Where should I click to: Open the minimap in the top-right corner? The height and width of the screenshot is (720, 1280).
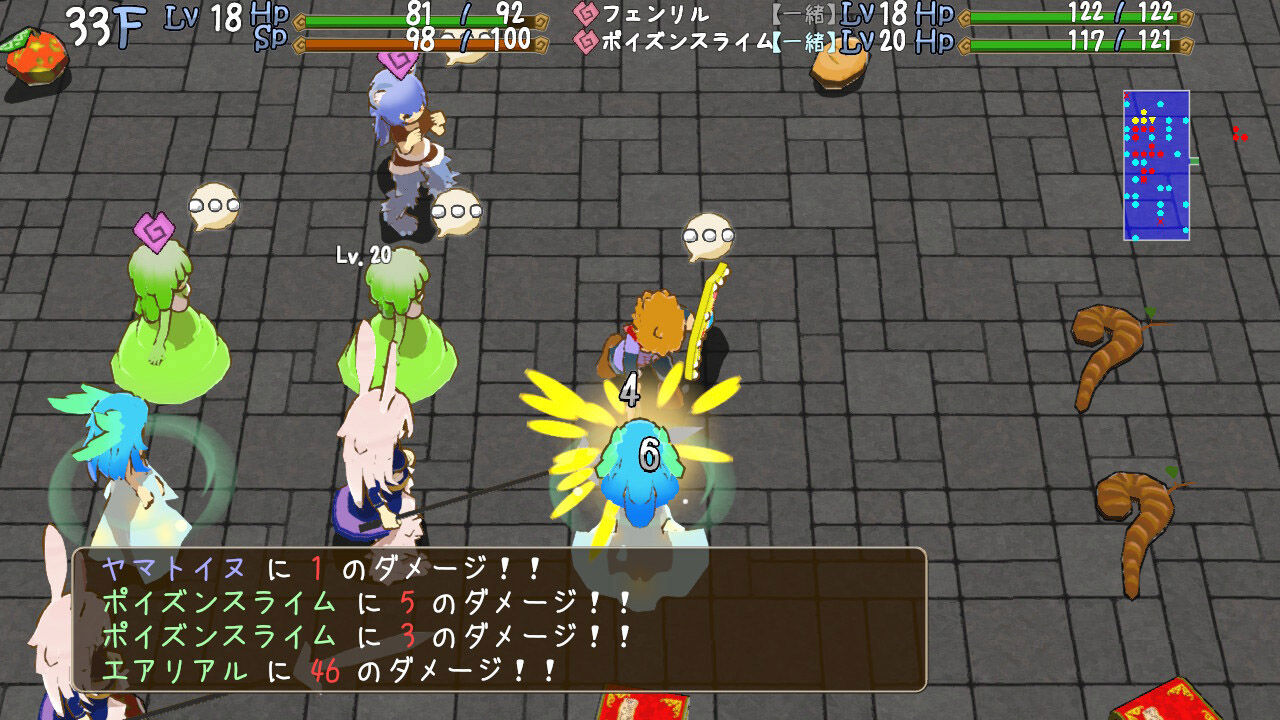coord(1157,165)
